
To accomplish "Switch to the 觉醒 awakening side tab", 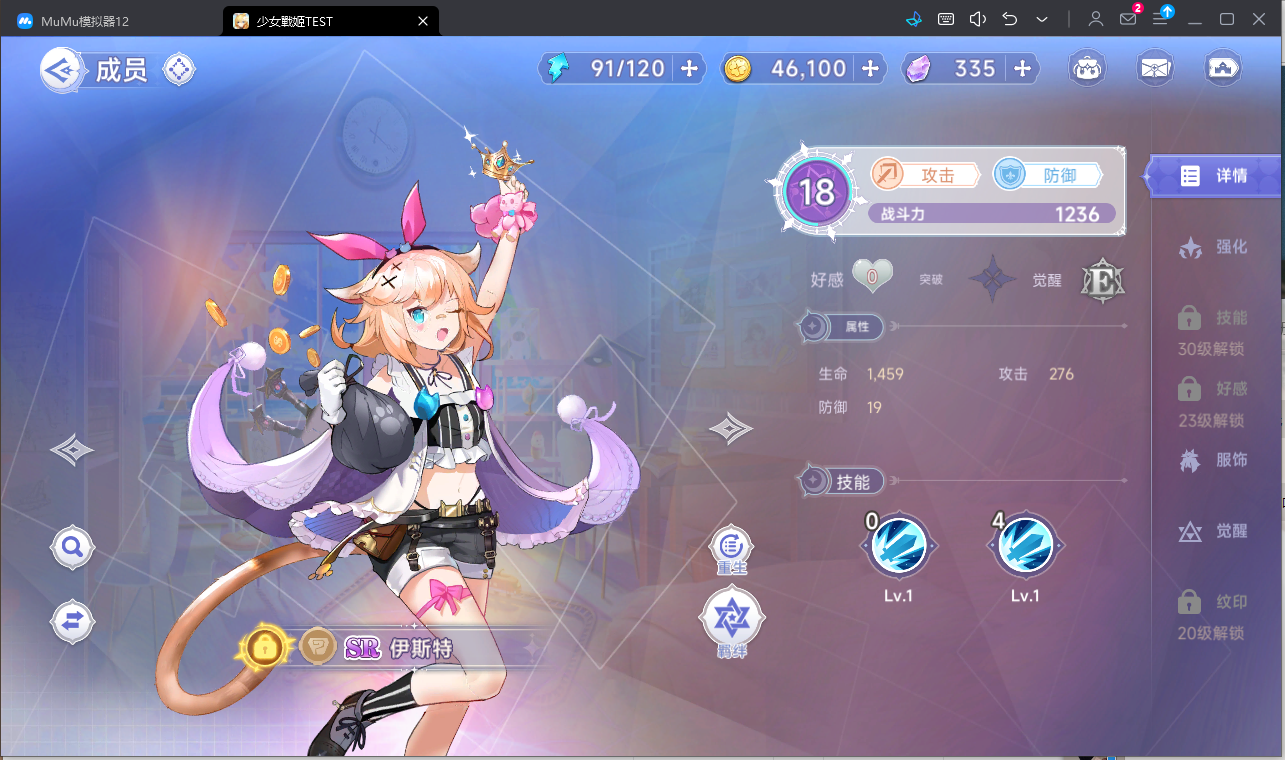I will click(x=1214, y=531).
